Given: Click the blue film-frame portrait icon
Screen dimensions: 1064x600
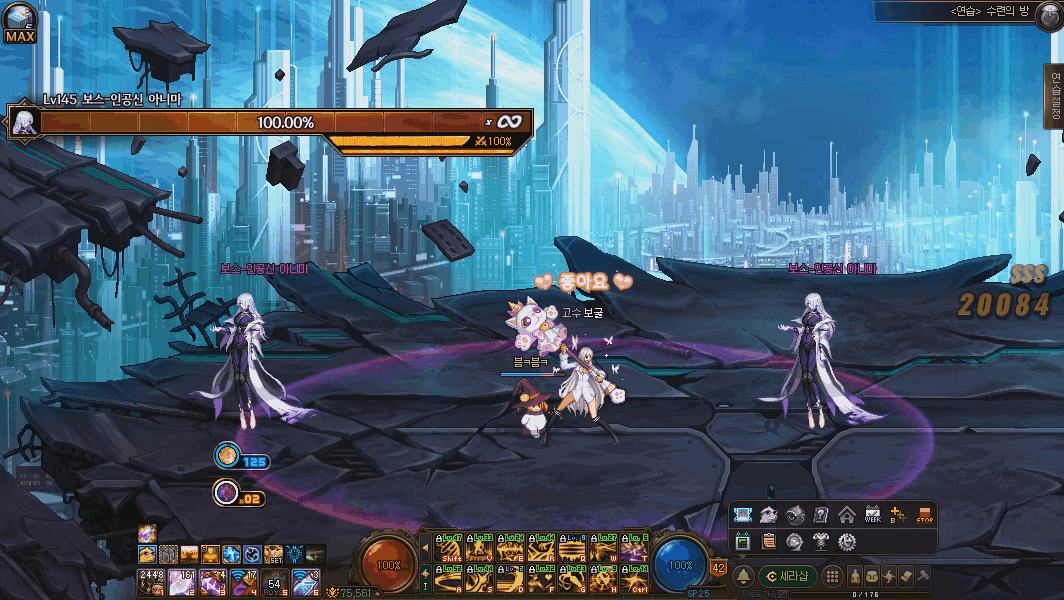Looking at the screenshot, I should pos(743,516).
